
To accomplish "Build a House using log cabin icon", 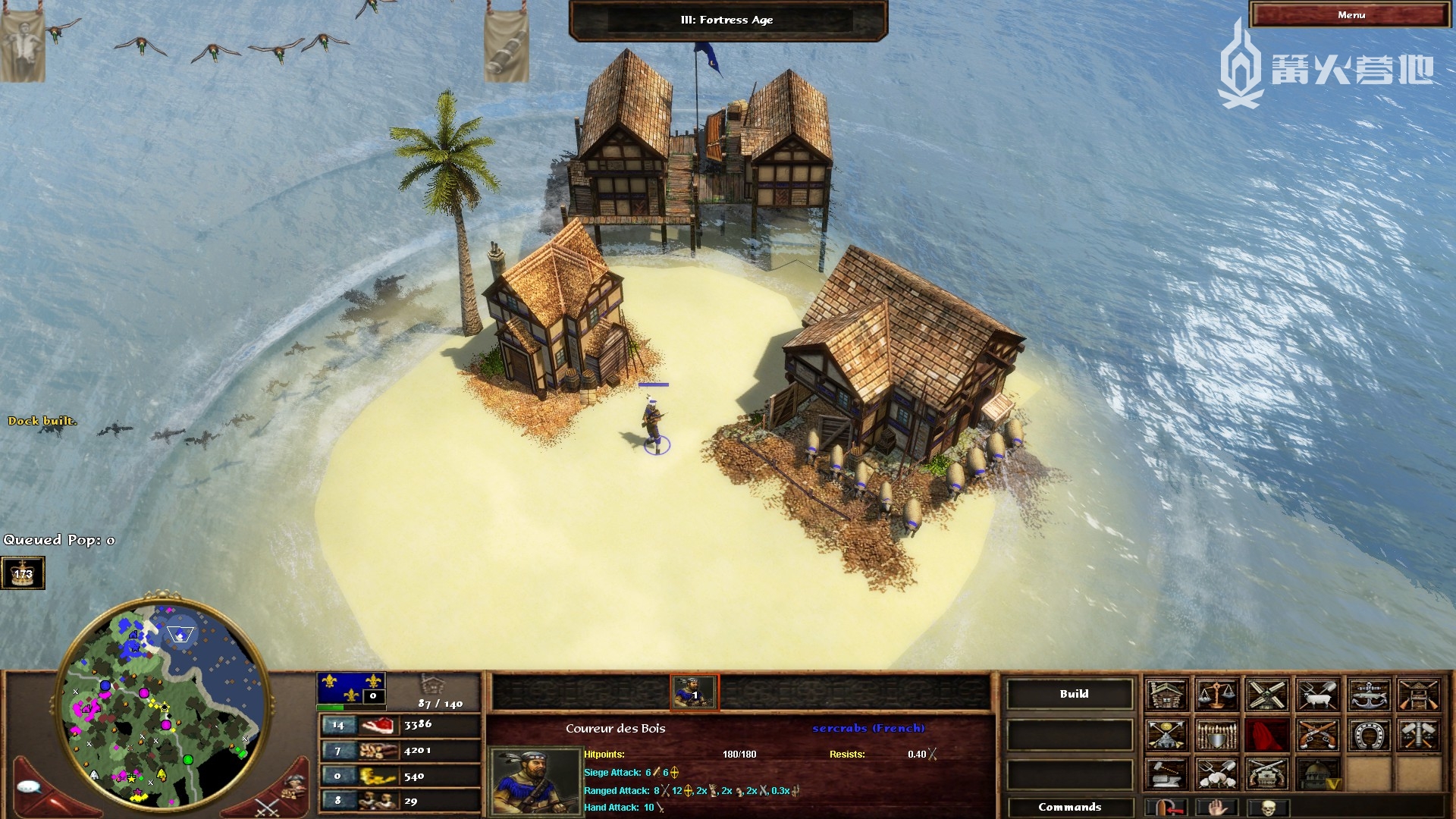I will coord(1166,695).
